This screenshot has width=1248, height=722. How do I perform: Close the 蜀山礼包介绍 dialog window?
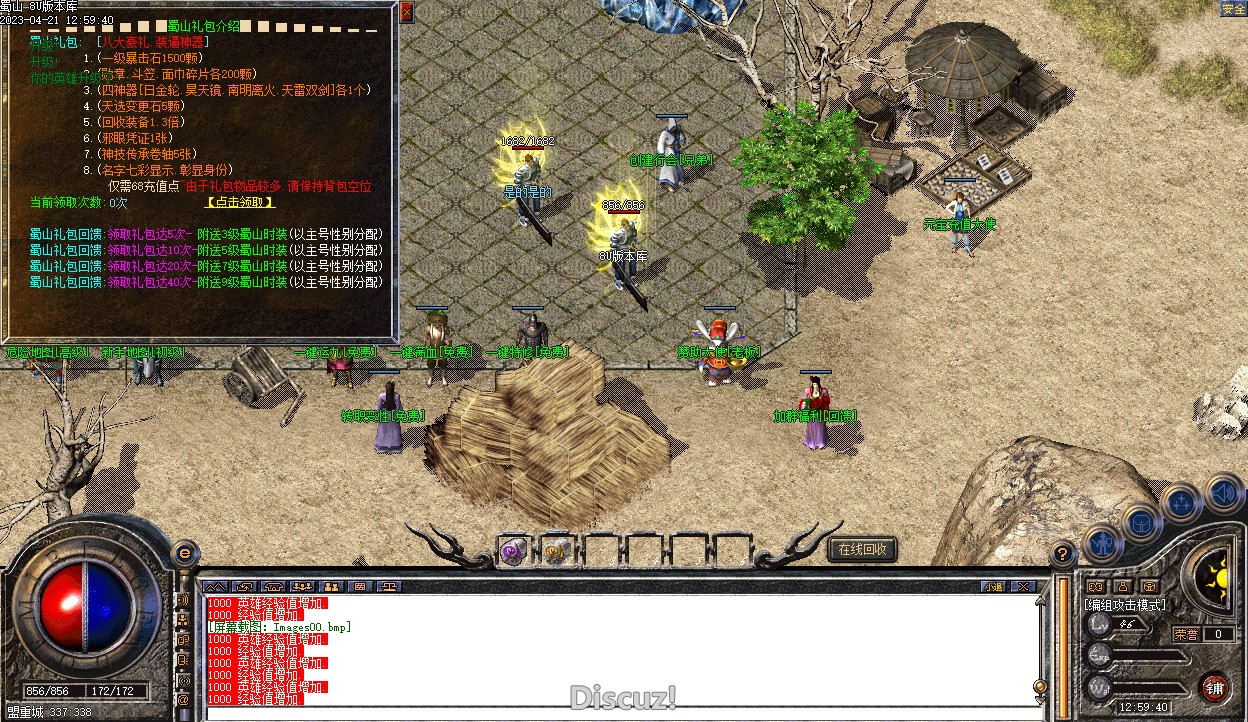click(x=406, y=13)
